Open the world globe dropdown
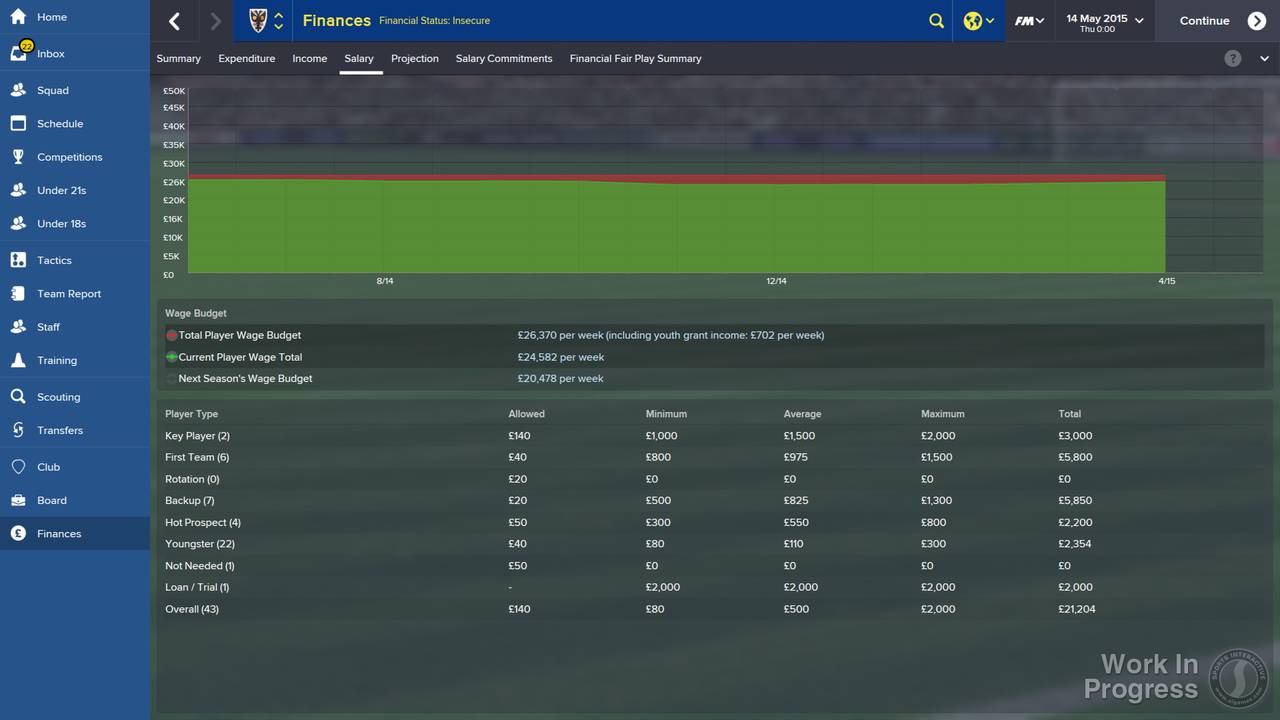The width and height of the screenshot is (1280, 720). pyautogui.click(x=978, y=20)
